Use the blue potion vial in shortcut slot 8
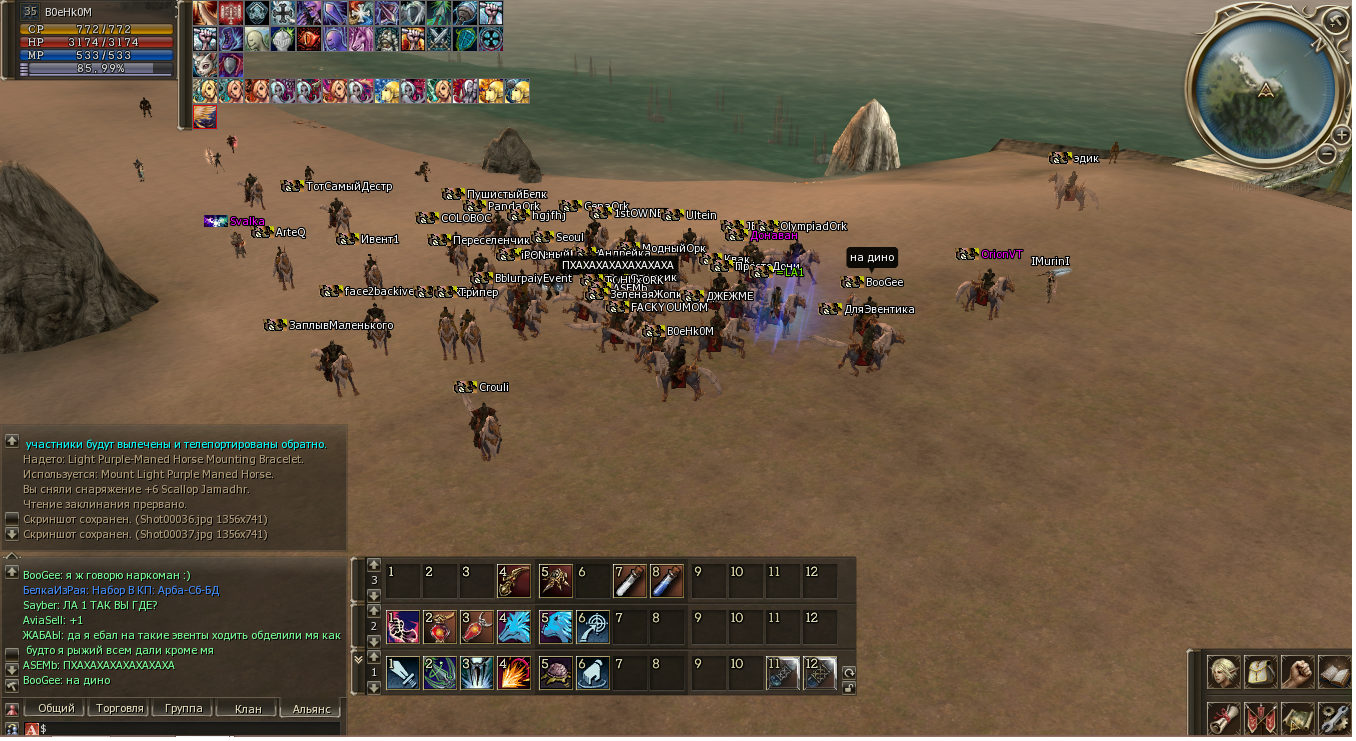The height and width of the screenshot is (741, 1356). [667, 580]
